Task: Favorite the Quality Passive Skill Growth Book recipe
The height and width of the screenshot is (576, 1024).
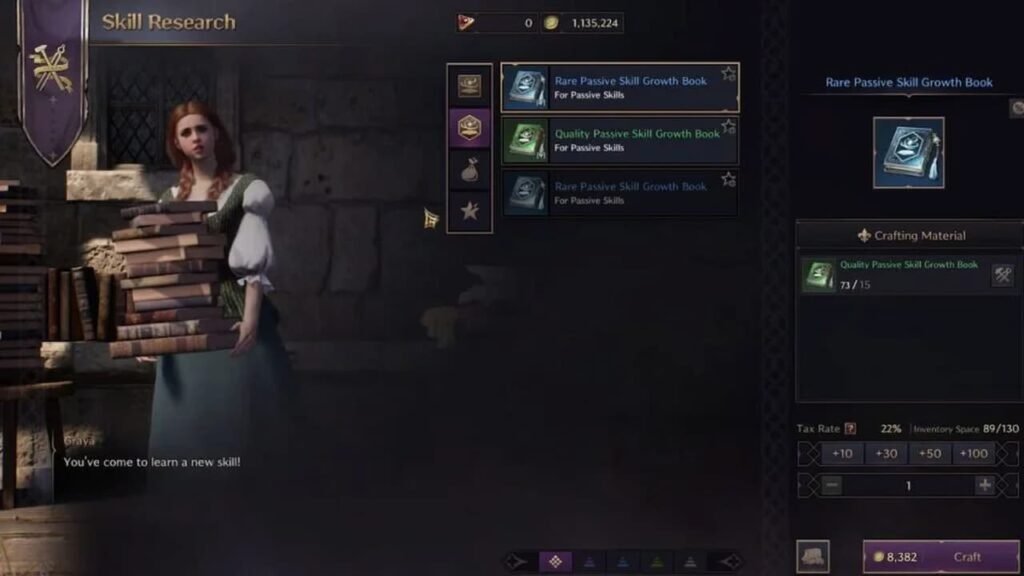Action: [728, 127]
